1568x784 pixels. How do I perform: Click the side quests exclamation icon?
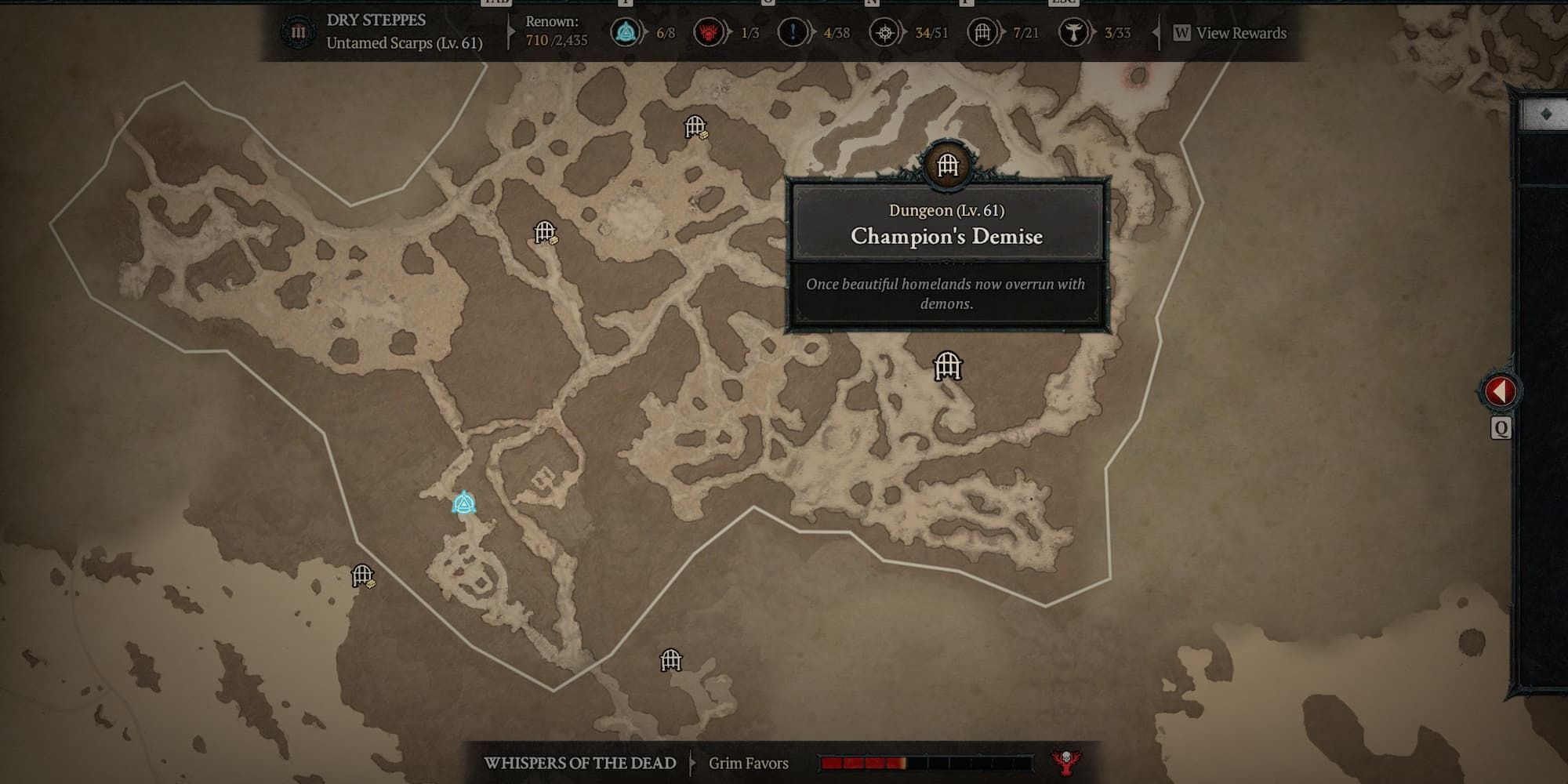pos(792,33)
